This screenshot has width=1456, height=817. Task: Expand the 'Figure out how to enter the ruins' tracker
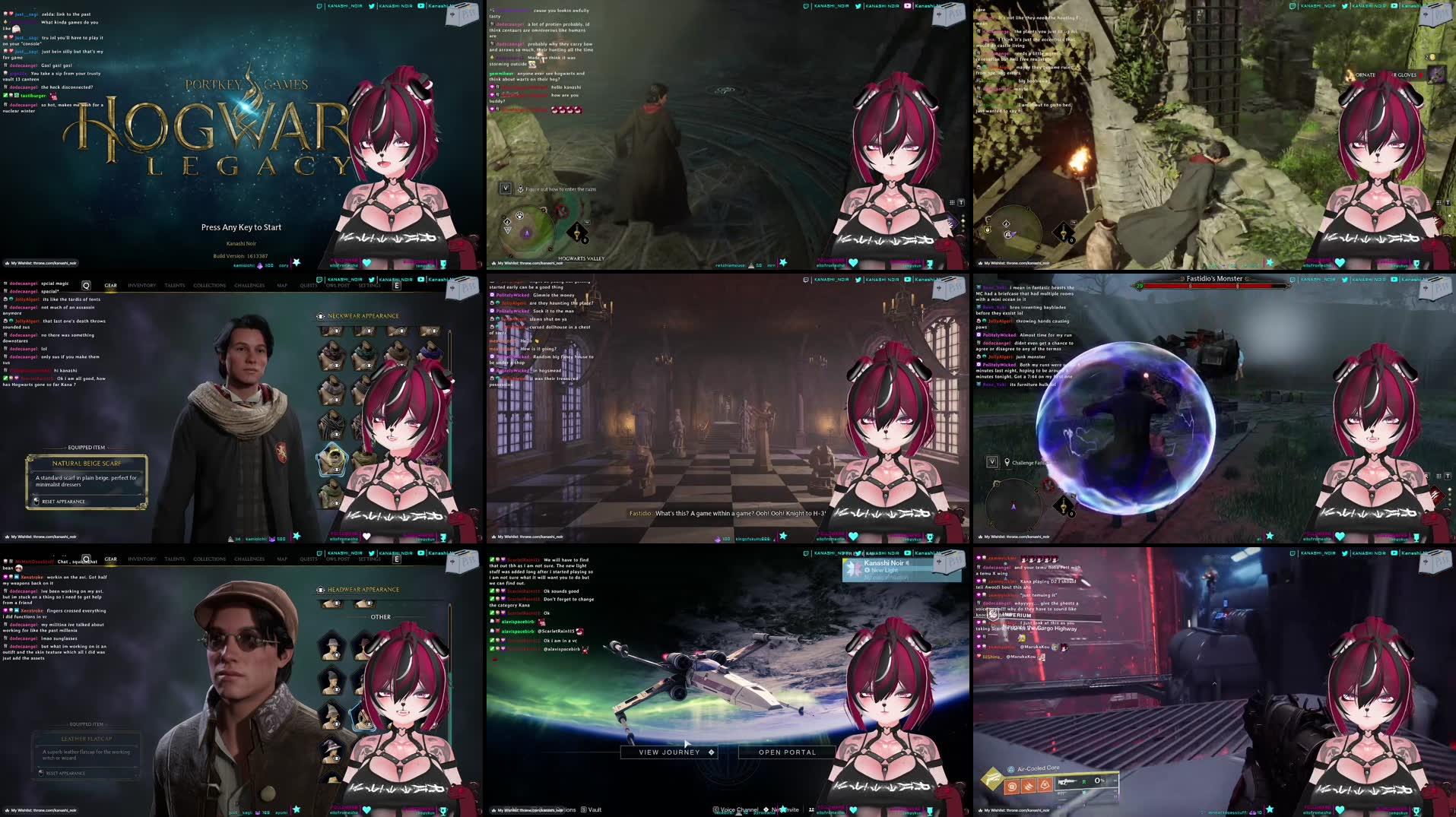click(x=506, y=188)
